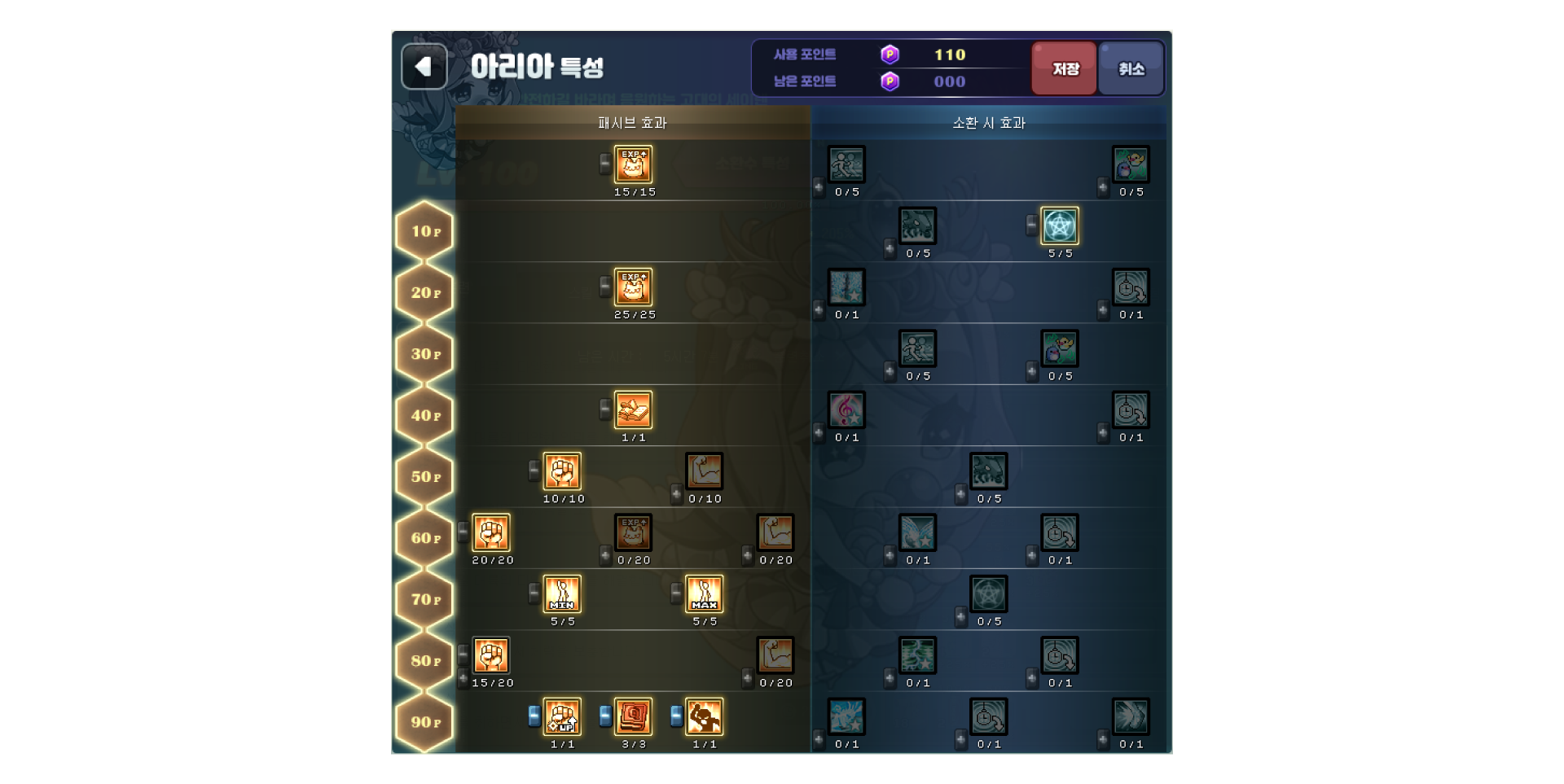1564x784 pixels.
Task: Select the EXP cat trait showing 15/15
Action: tap(633, 164)
